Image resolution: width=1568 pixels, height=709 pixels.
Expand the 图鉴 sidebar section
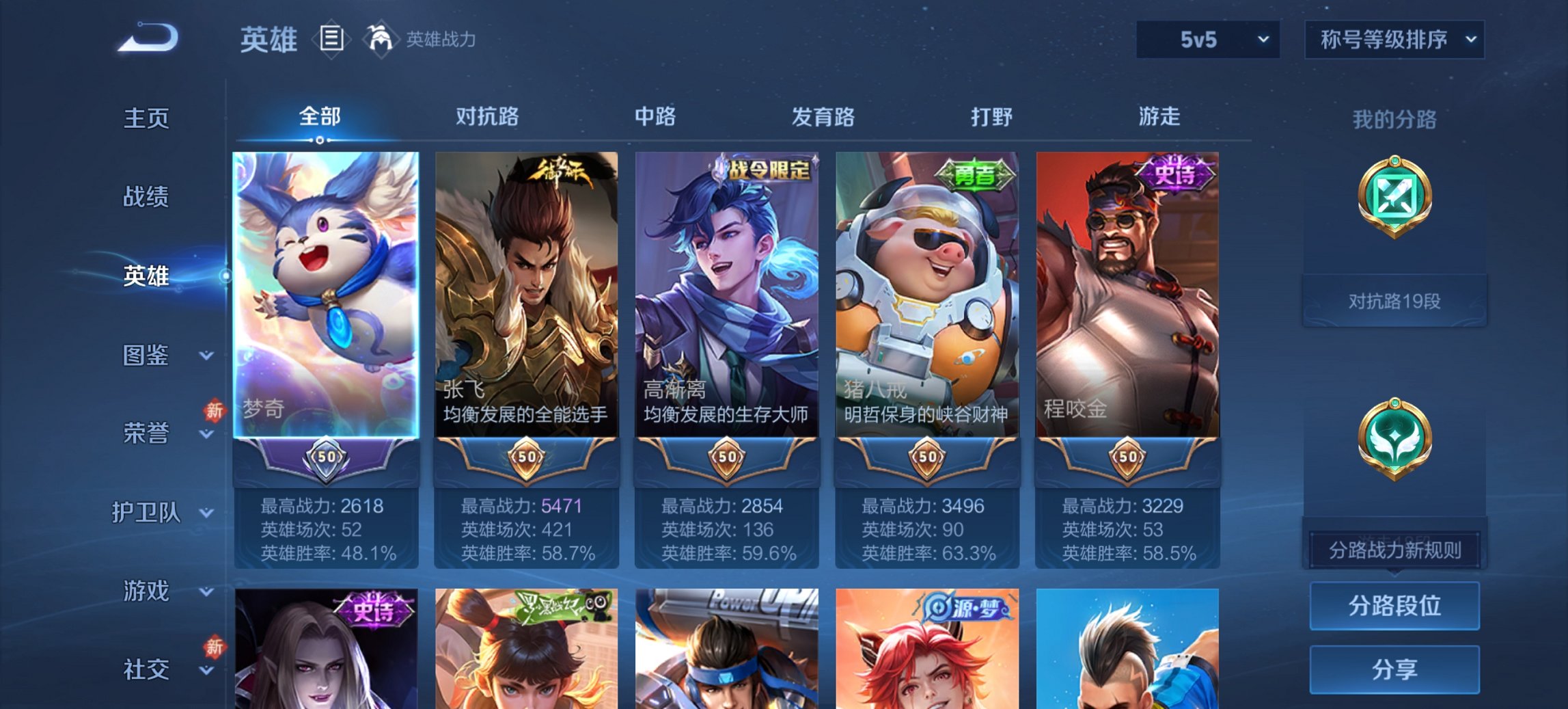[x=147, y=356]
